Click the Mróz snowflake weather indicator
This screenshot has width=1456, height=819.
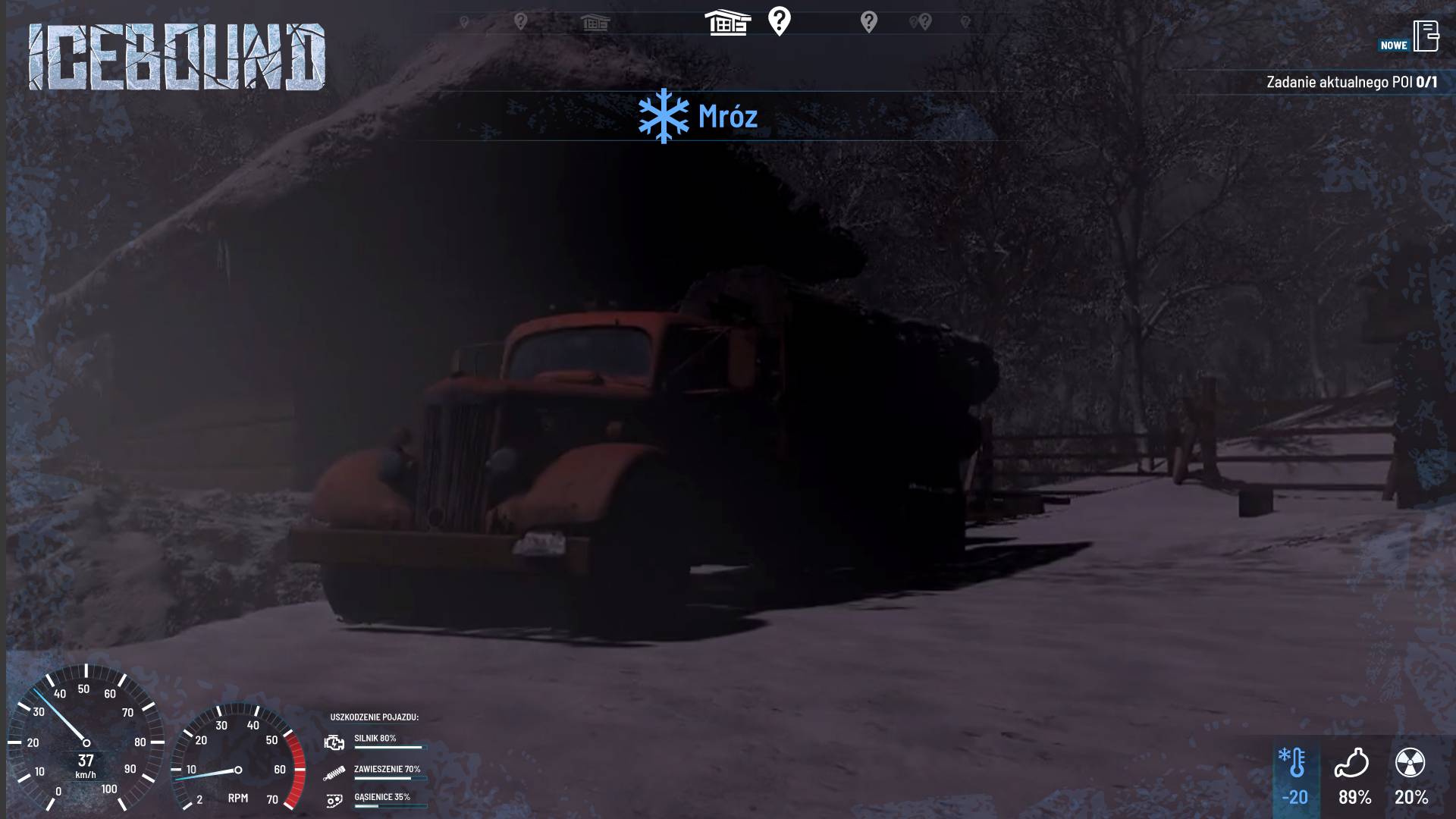click(664, 116)
